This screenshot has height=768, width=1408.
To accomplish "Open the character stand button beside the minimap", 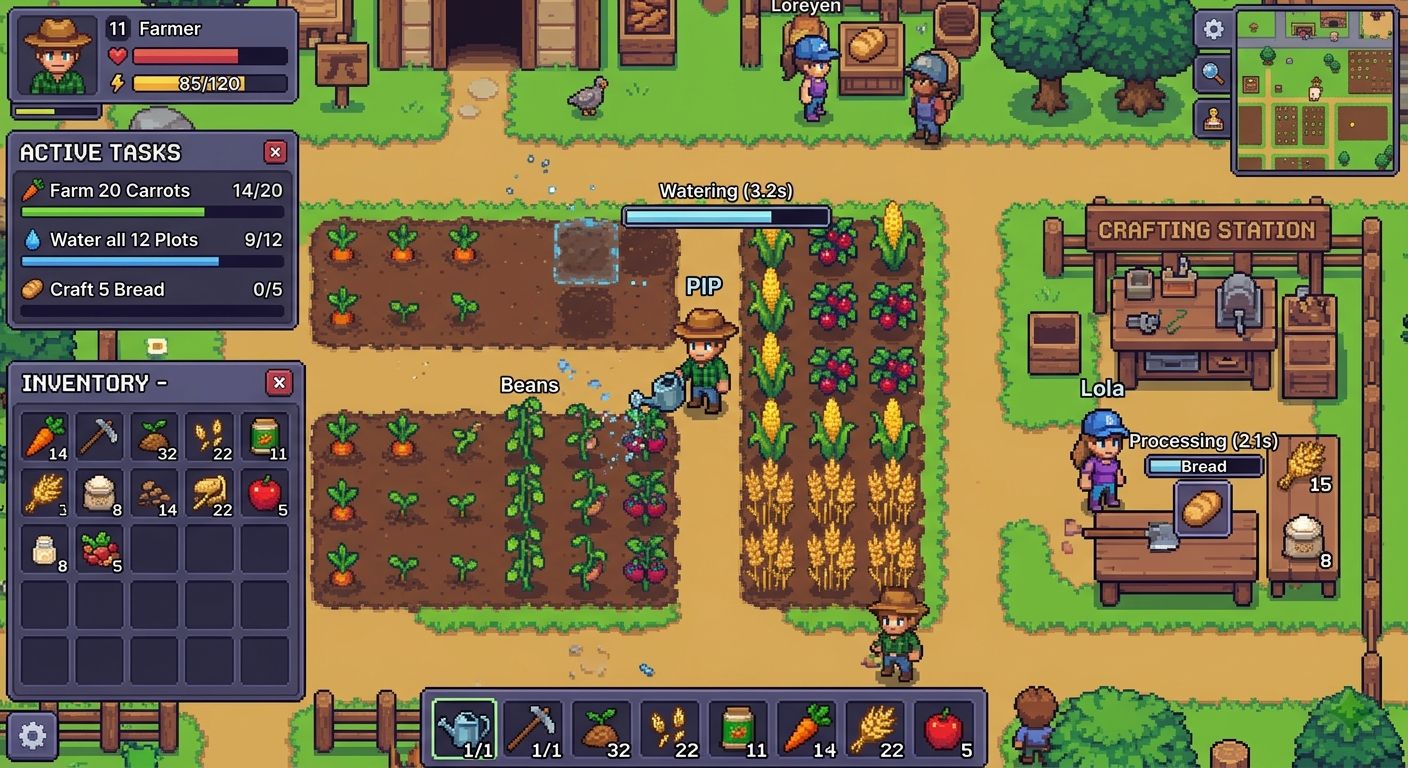I will tap(1213, 119).
